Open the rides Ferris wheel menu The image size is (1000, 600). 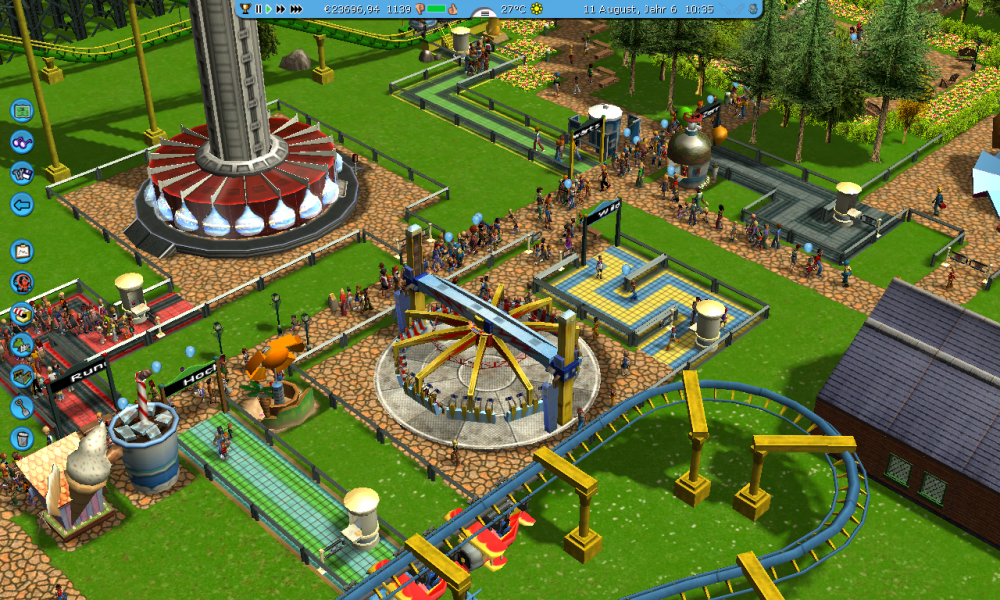(22, 283)
